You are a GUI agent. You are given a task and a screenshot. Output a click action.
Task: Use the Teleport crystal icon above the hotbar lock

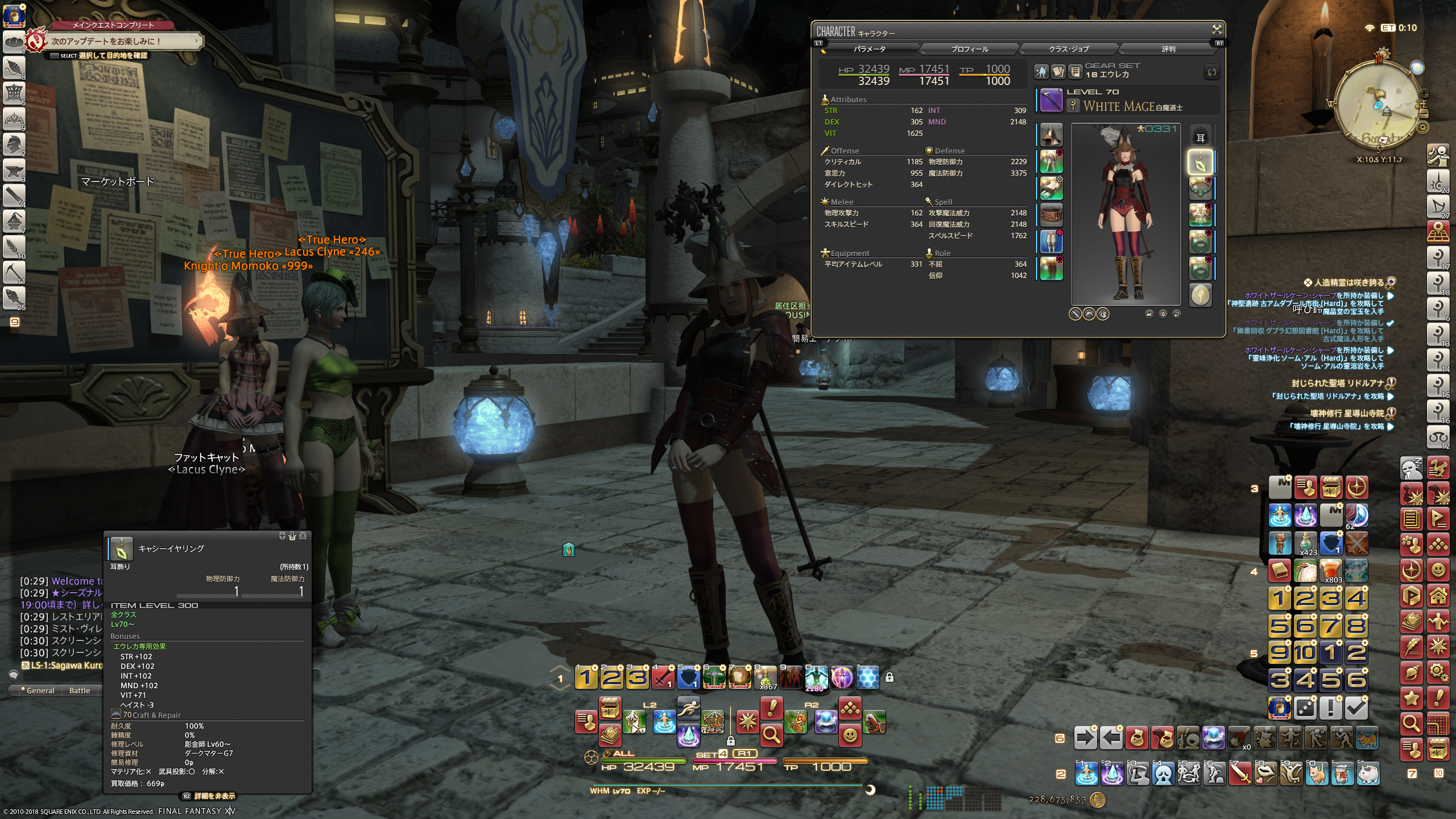[688, 735]
